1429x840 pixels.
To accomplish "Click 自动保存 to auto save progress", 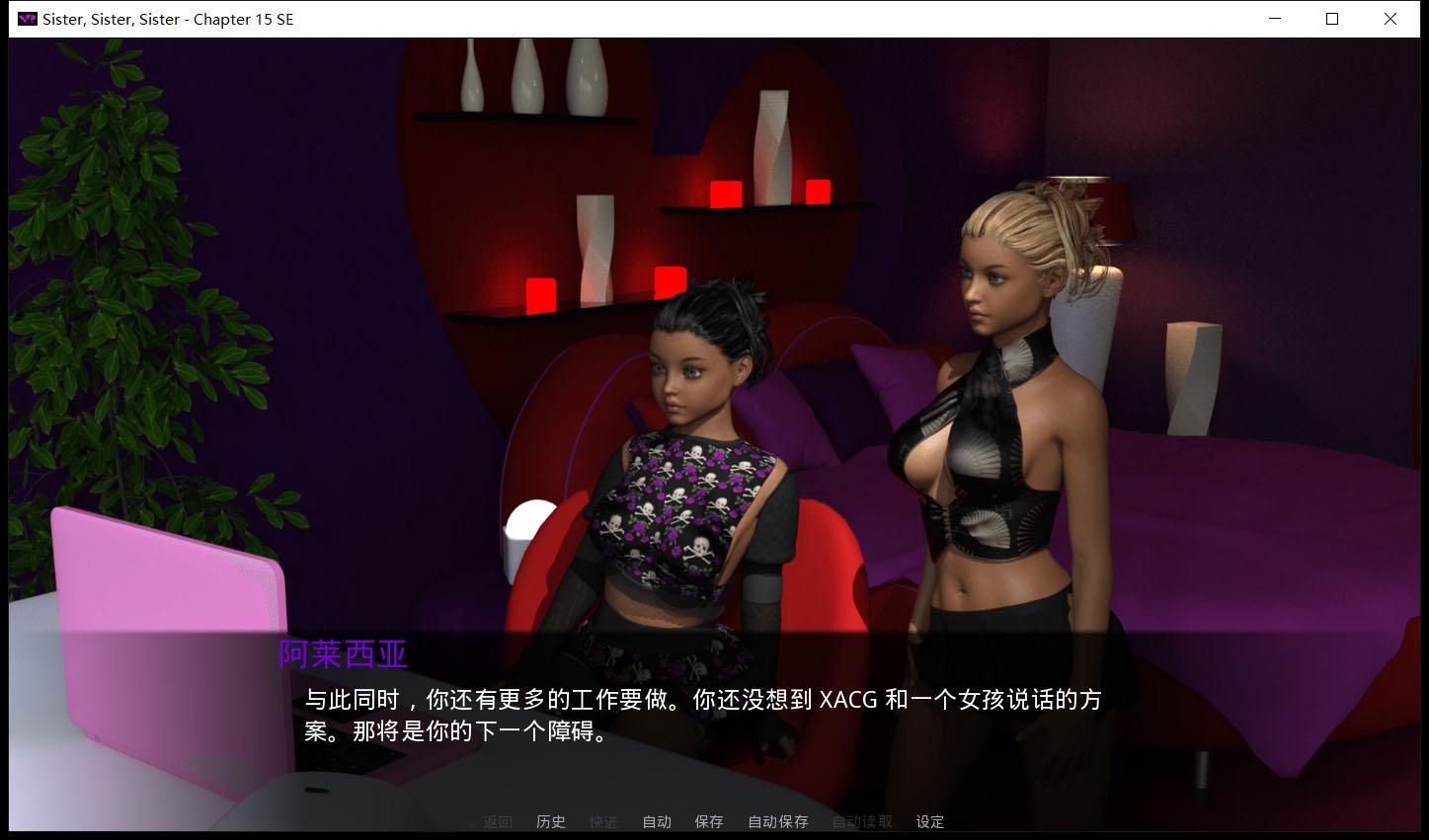I will click(776, 821).
